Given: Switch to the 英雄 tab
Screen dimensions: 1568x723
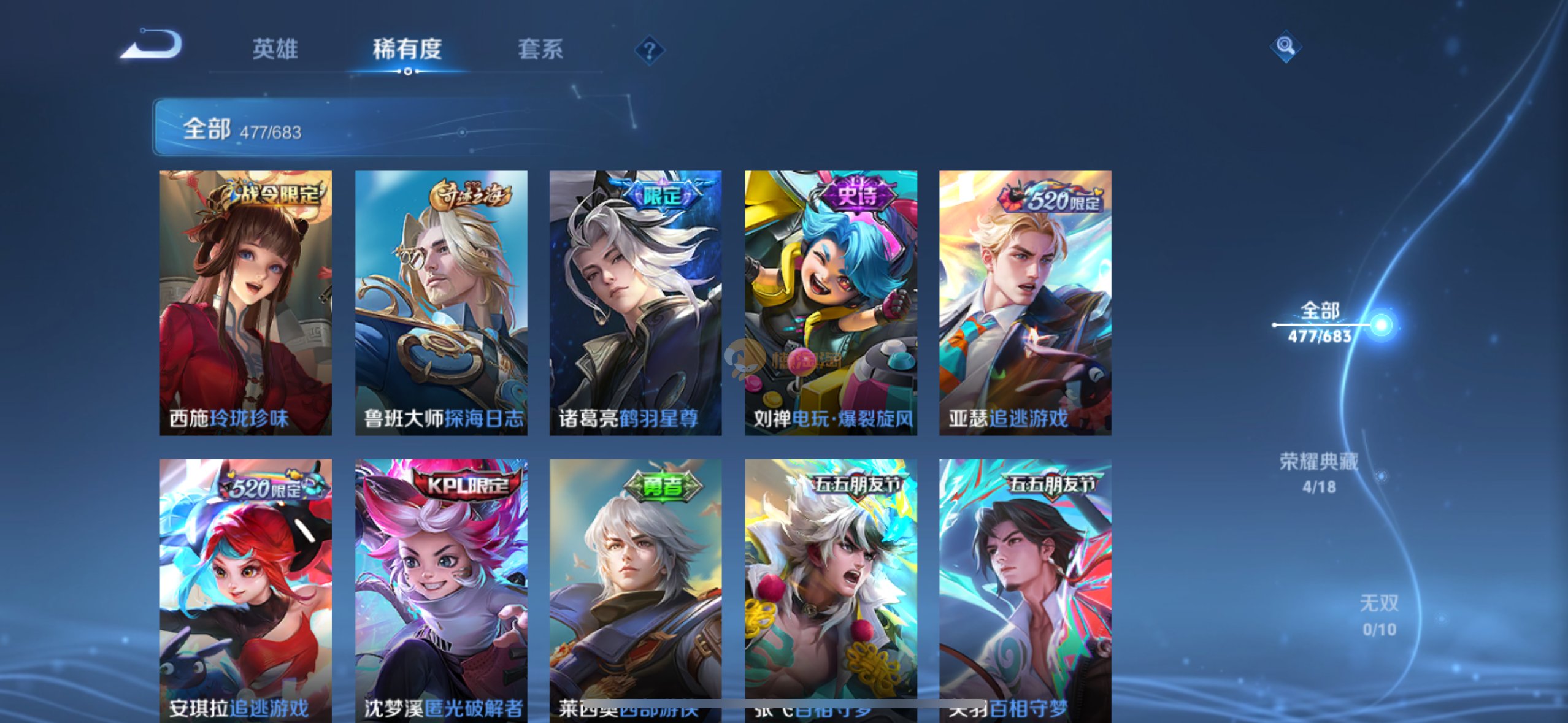Looking at the screenshot, I should pyautogui.click(x=275, y=49).
